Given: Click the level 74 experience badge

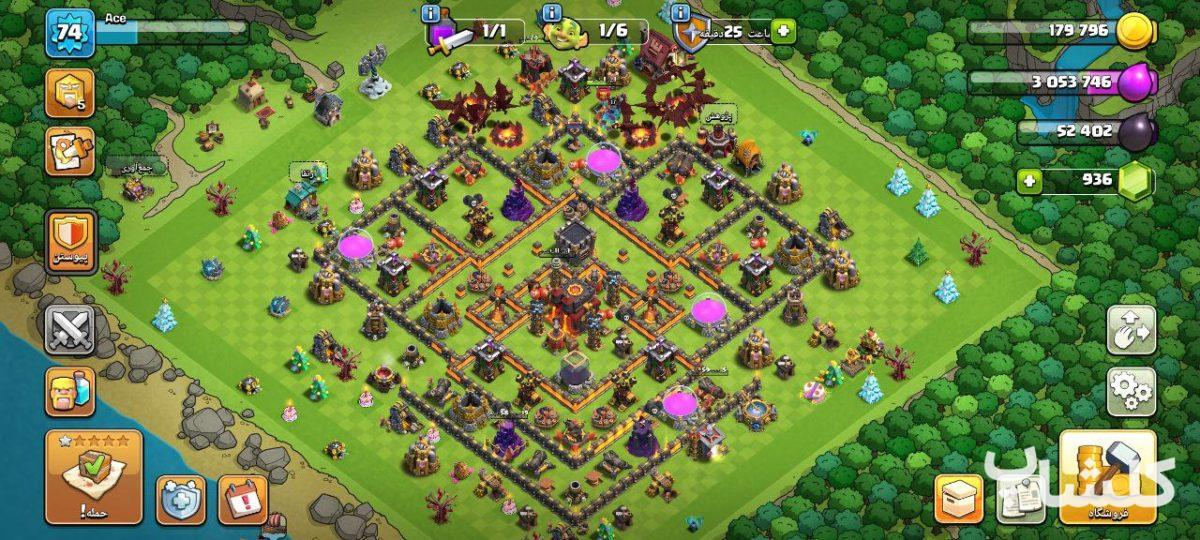Looking at the screenshot, I should [x=70, y=34].
